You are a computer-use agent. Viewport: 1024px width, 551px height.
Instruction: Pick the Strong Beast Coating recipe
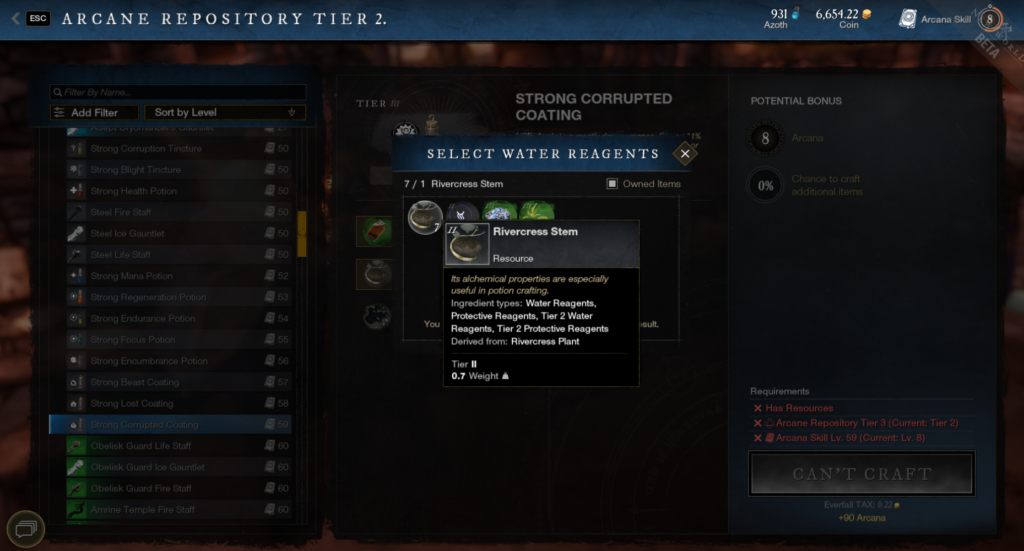click(134, 382)
